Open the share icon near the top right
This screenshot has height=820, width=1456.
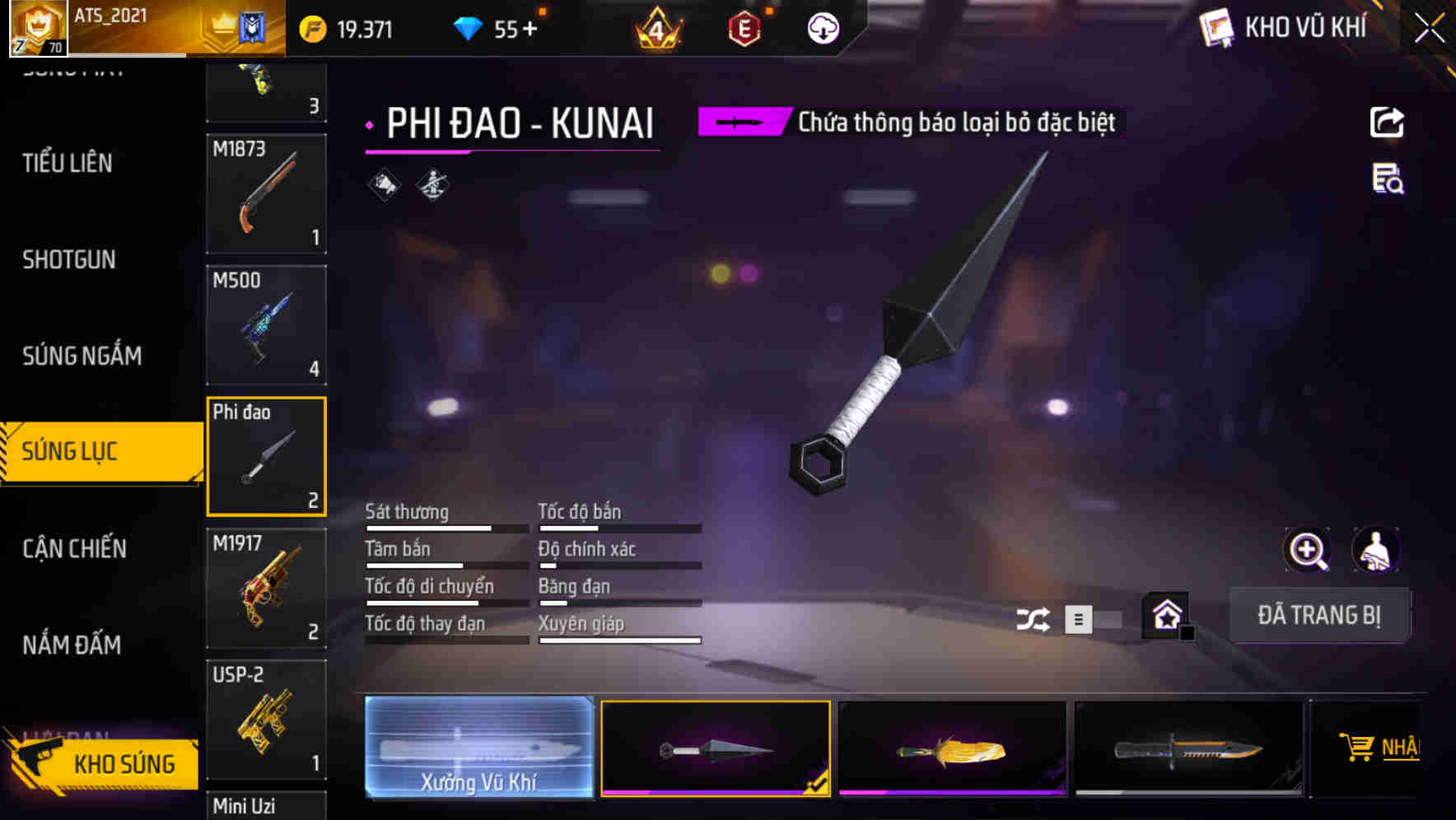[1388, 122]
